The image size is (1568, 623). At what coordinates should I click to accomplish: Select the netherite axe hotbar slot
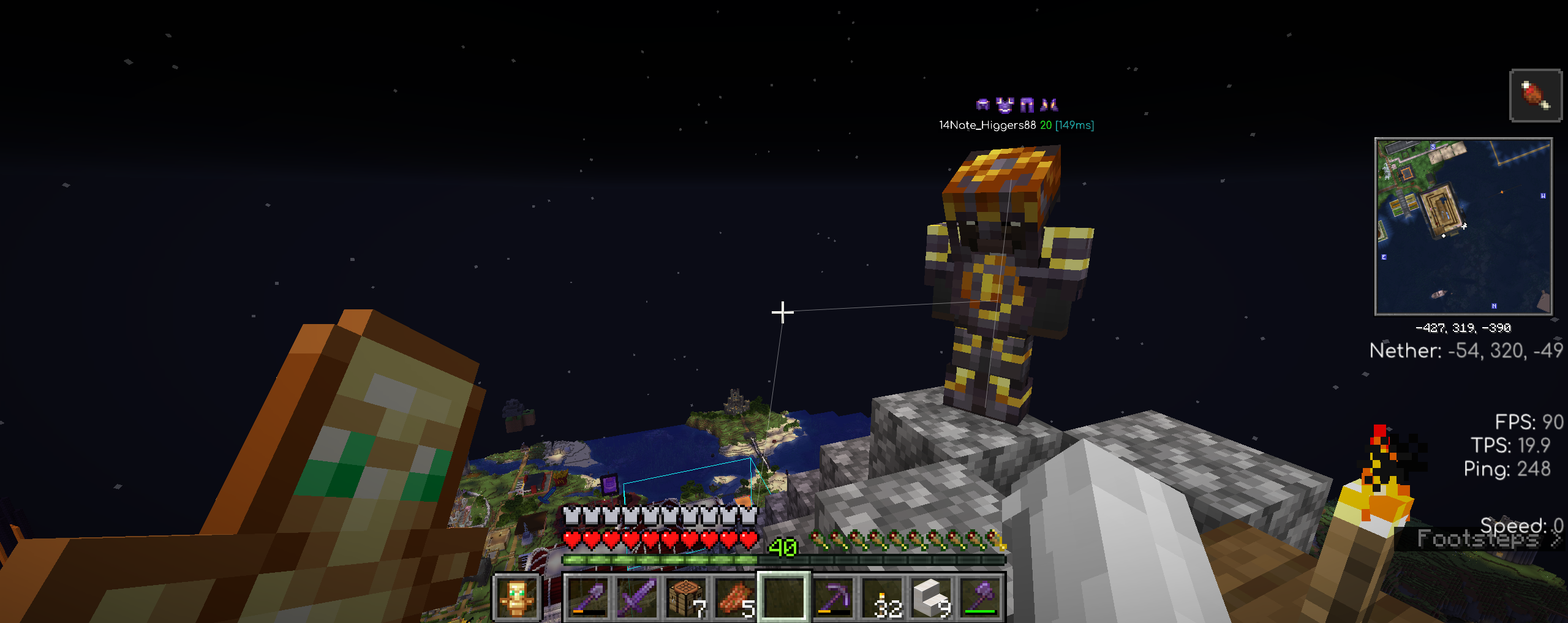[x=981, y=597]
